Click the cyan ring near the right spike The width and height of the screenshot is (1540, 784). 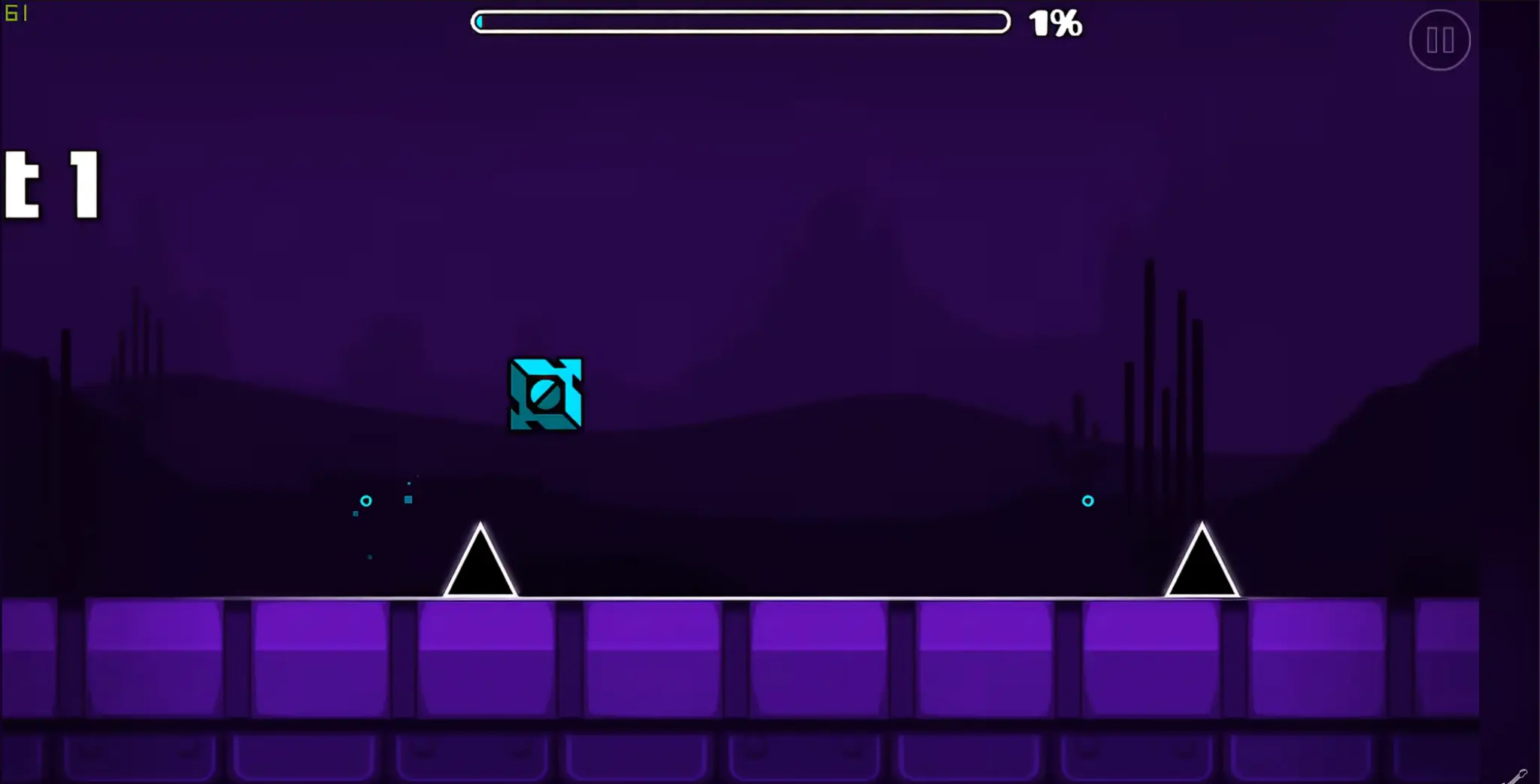pyautogui.click(x=1088, y=499)
